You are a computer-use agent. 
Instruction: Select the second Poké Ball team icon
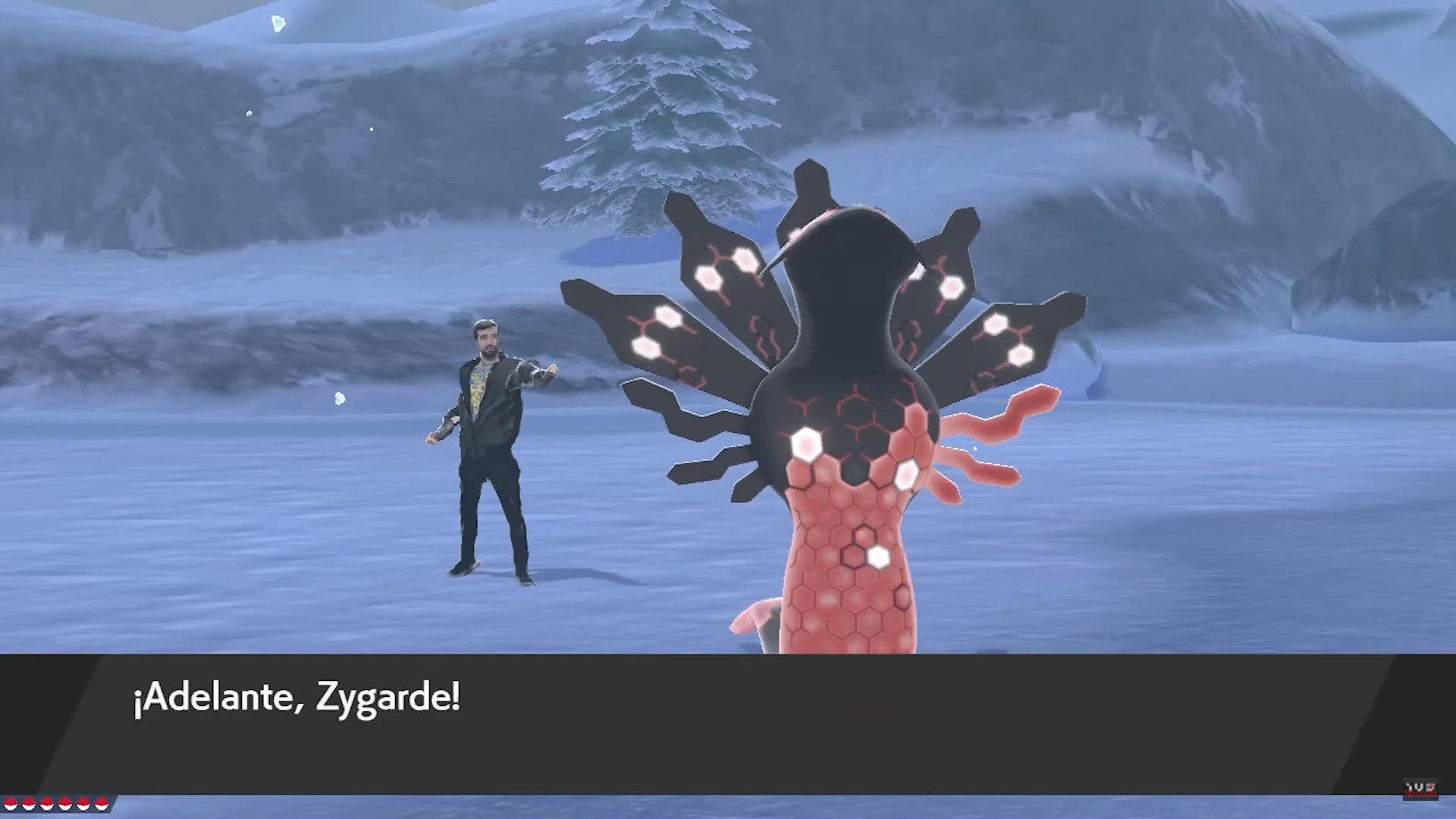tap(29, 804)
